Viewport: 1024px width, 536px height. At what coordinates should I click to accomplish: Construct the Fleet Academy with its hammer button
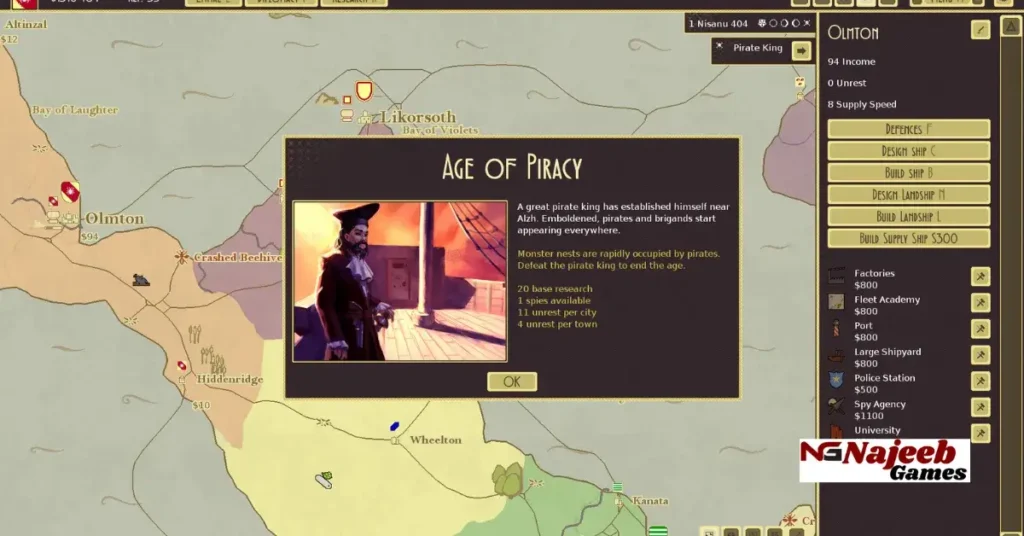coord(980,303)
